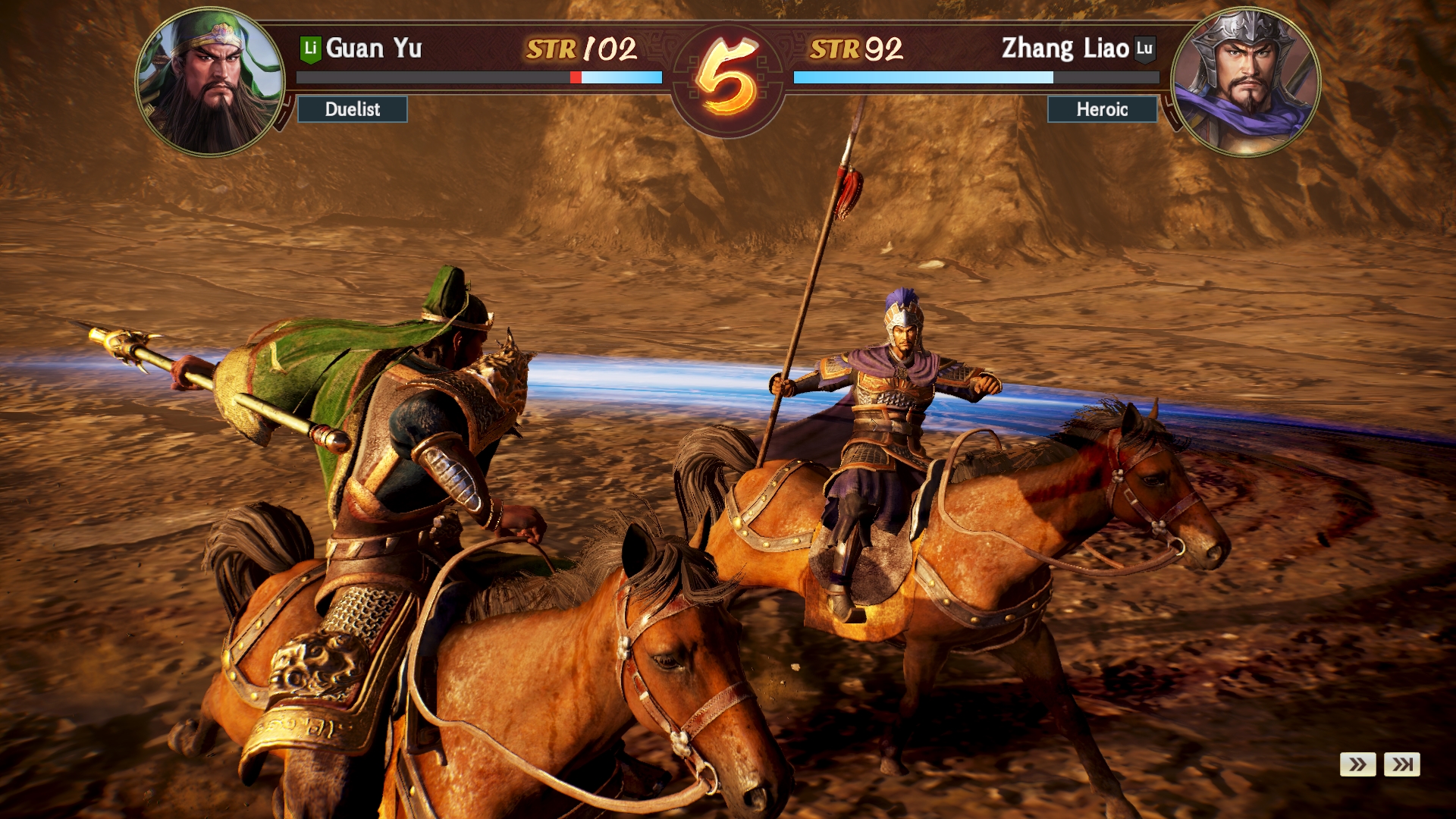Screen dimensions: 1456x819
Task: Select the green Li faction badge
Action: (310, 49)
